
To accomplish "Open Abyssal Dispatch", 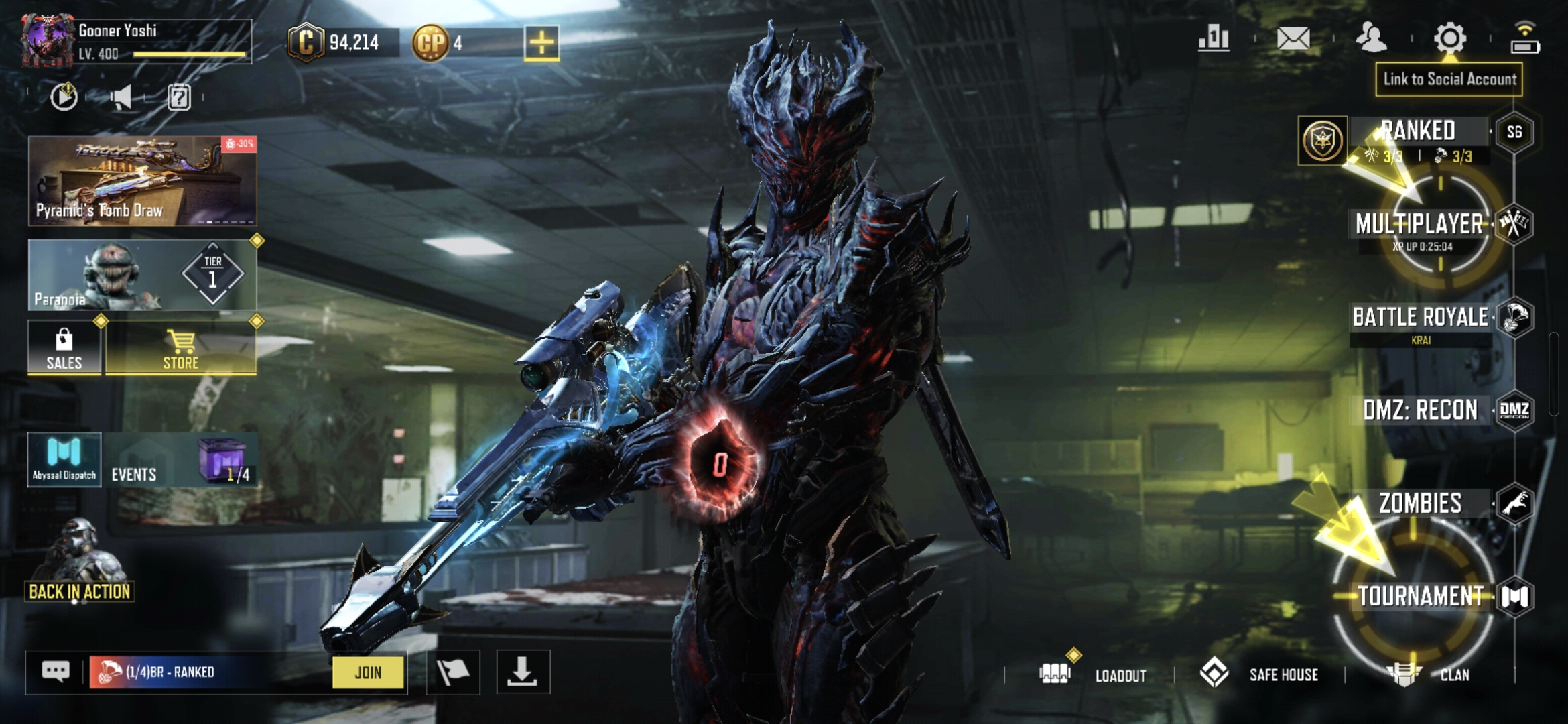I will (x=64, y=460).
